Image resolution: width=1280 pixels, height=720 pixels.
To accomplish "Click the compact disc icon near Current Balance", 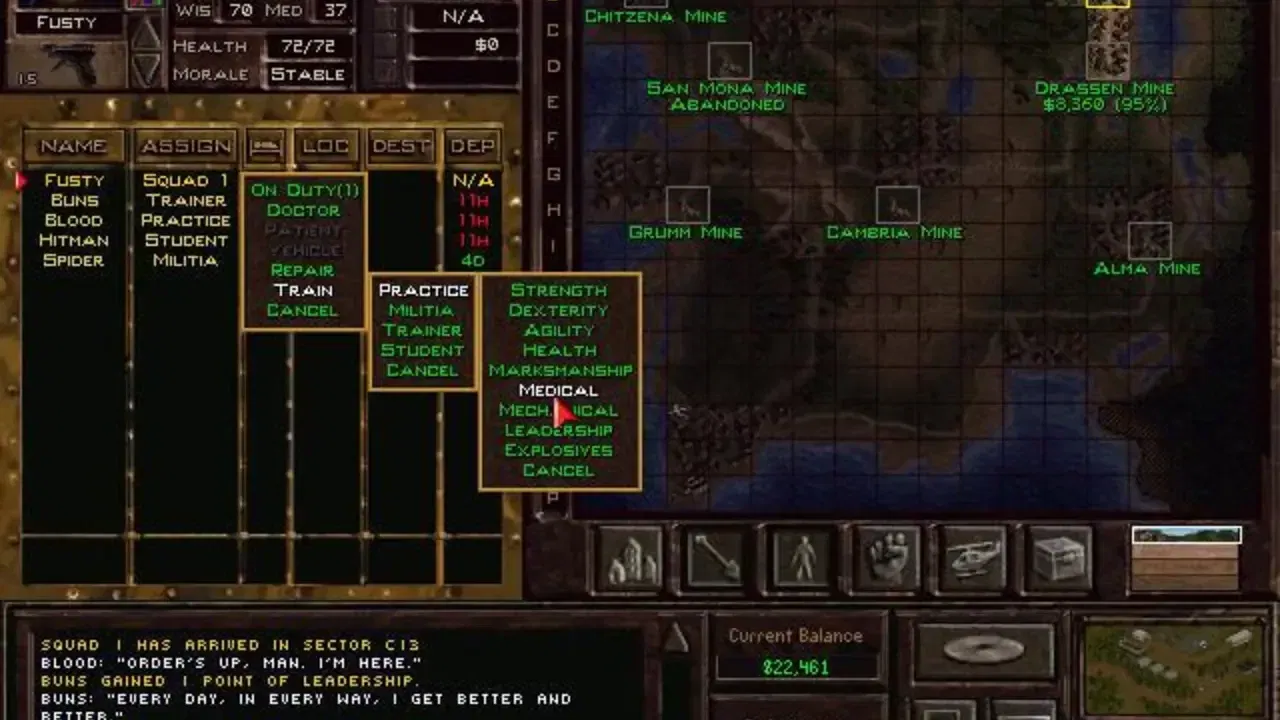I will coord(981,648).
